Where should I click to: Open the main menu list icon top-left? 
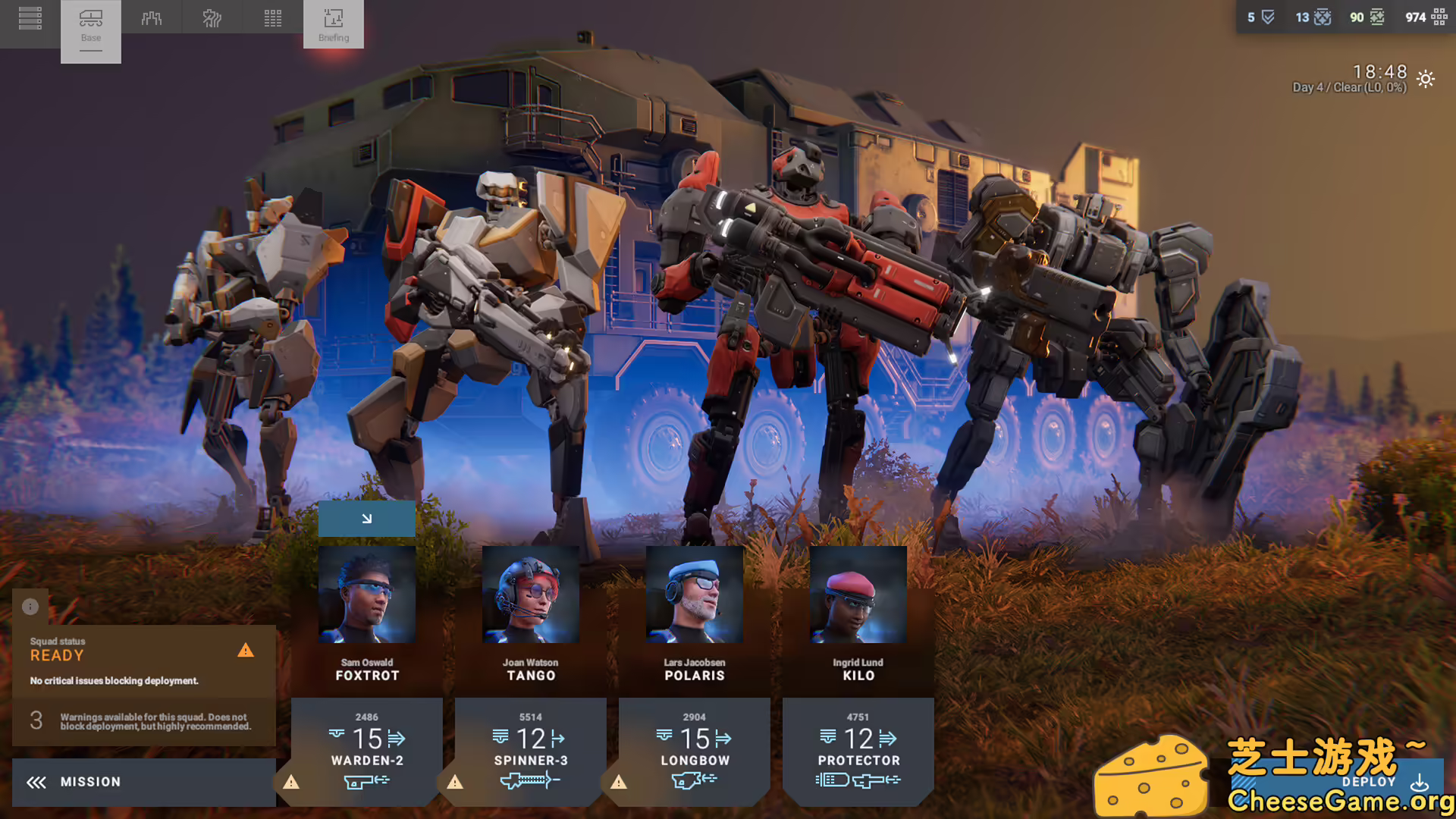click(x=30, y=17)
